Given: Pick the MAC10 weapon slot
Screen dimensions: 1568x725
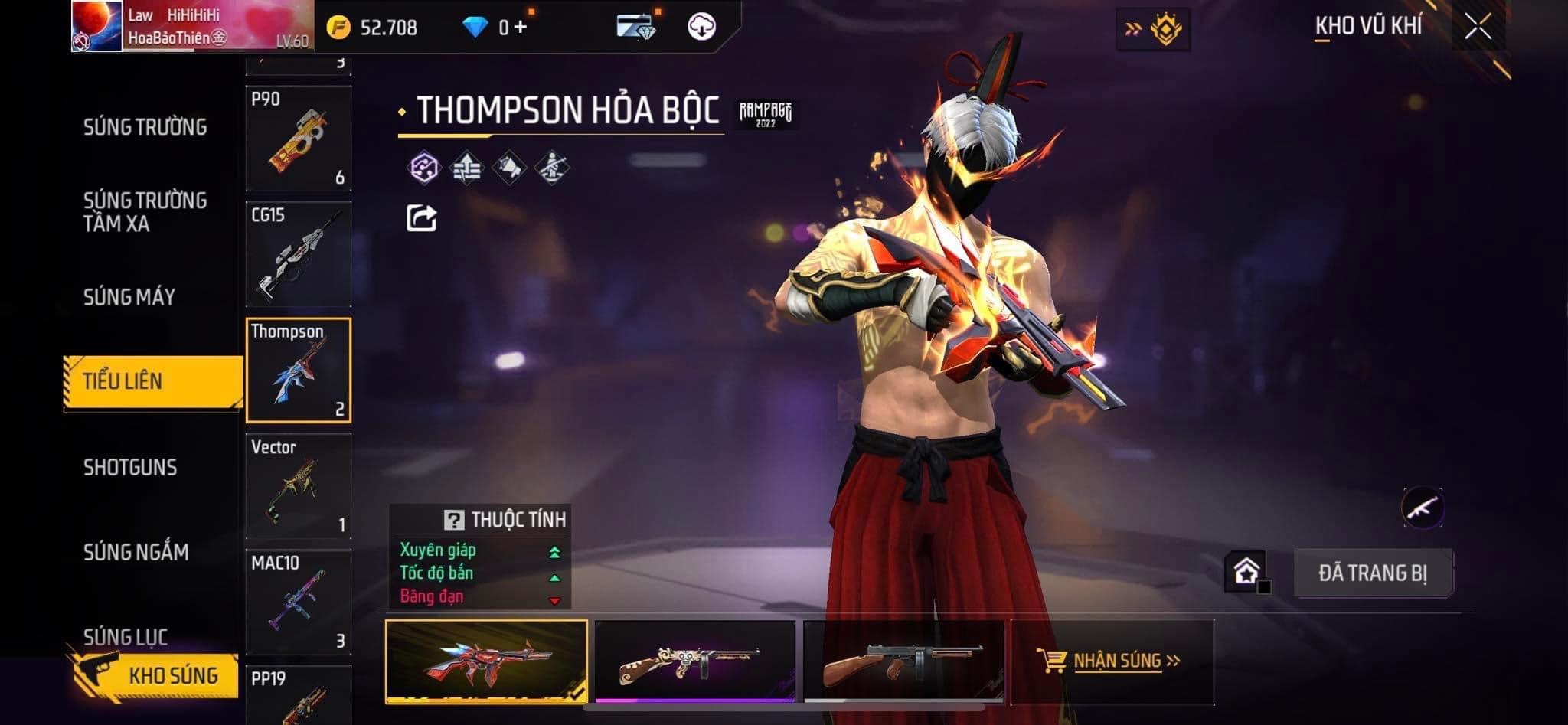Looking at the screenshot, I should coord(299,602).
